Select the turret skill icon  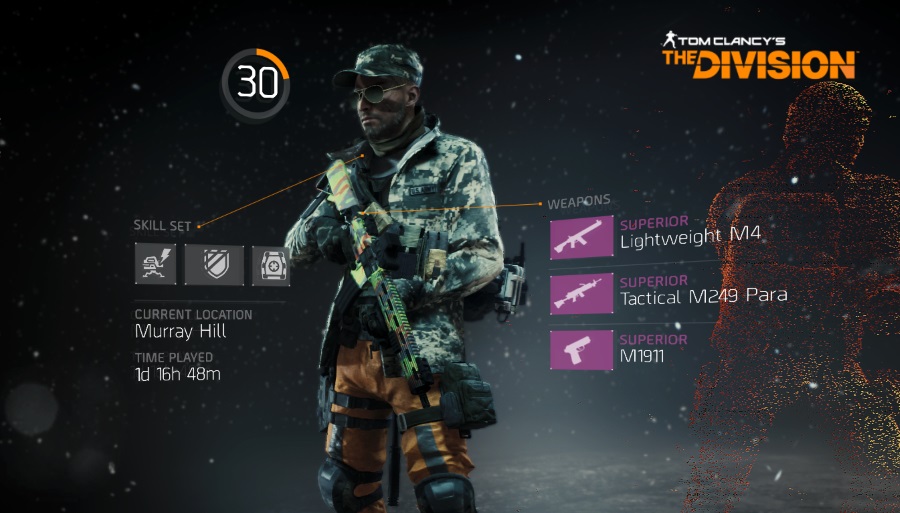click(156, 264)
